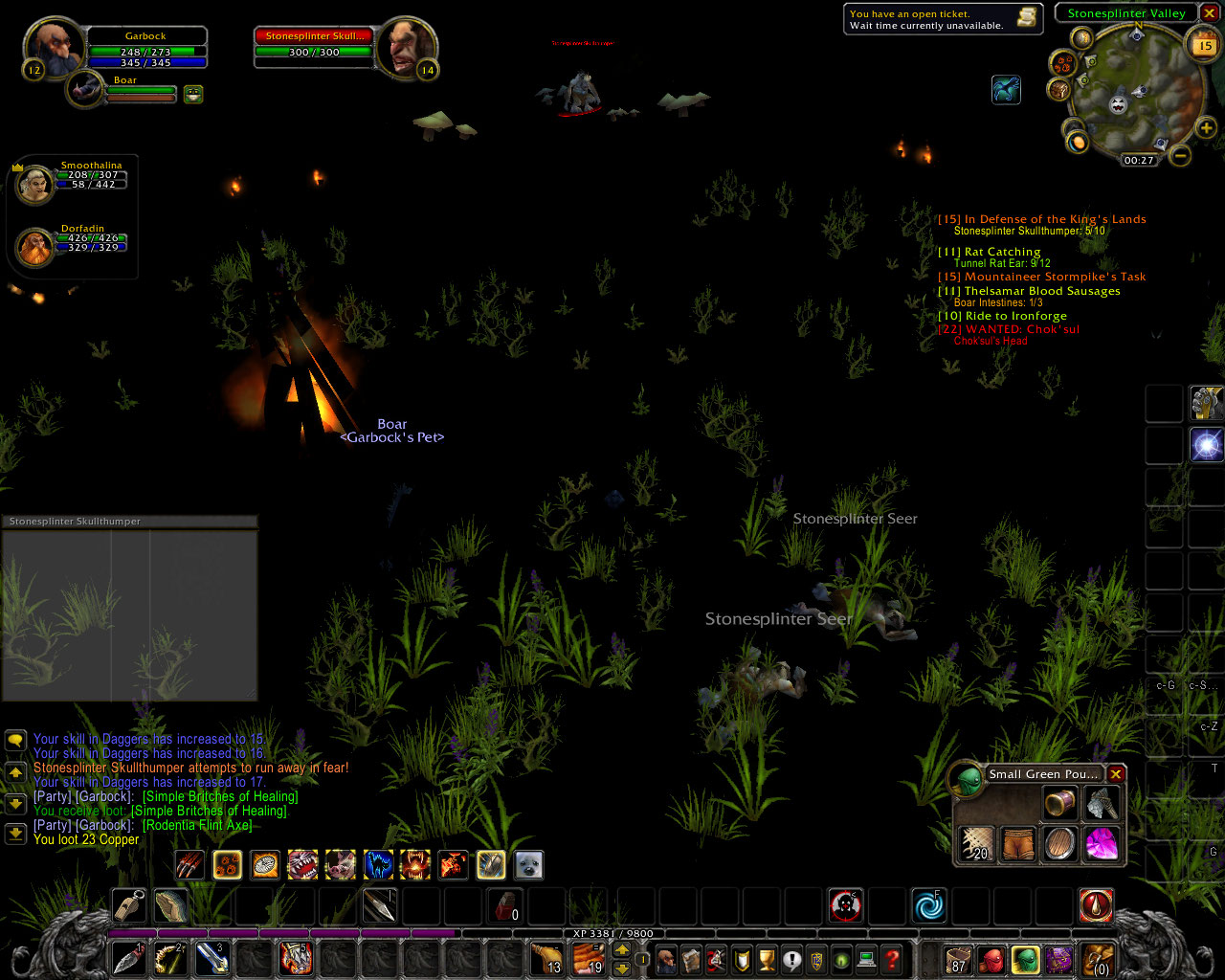Close the Small Green Pouch bag window
This screenshot has width=1225, height=980.
[1116, 773]
